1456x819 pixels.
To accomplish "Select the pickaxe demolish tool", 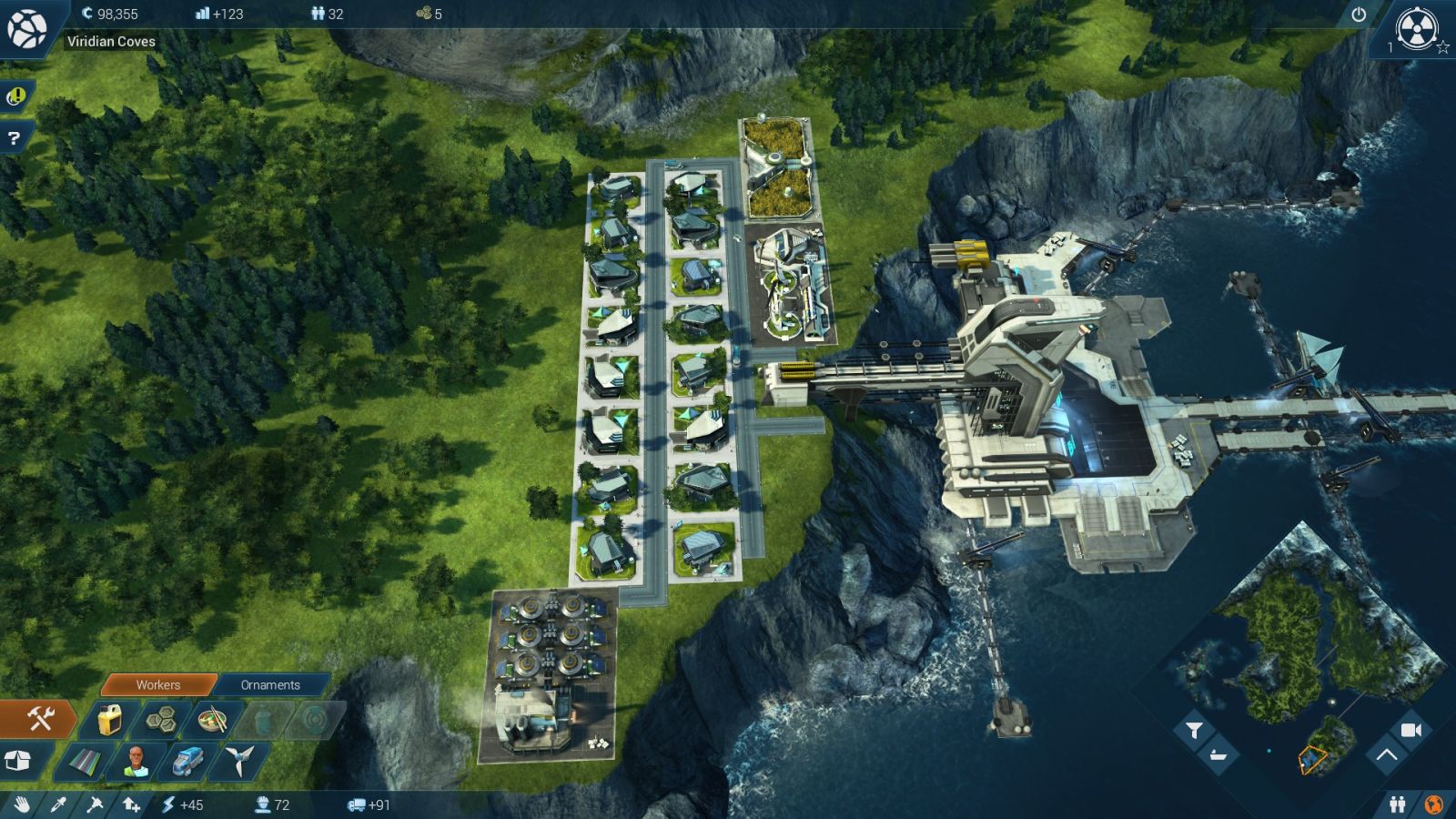I will click(95, 804).
